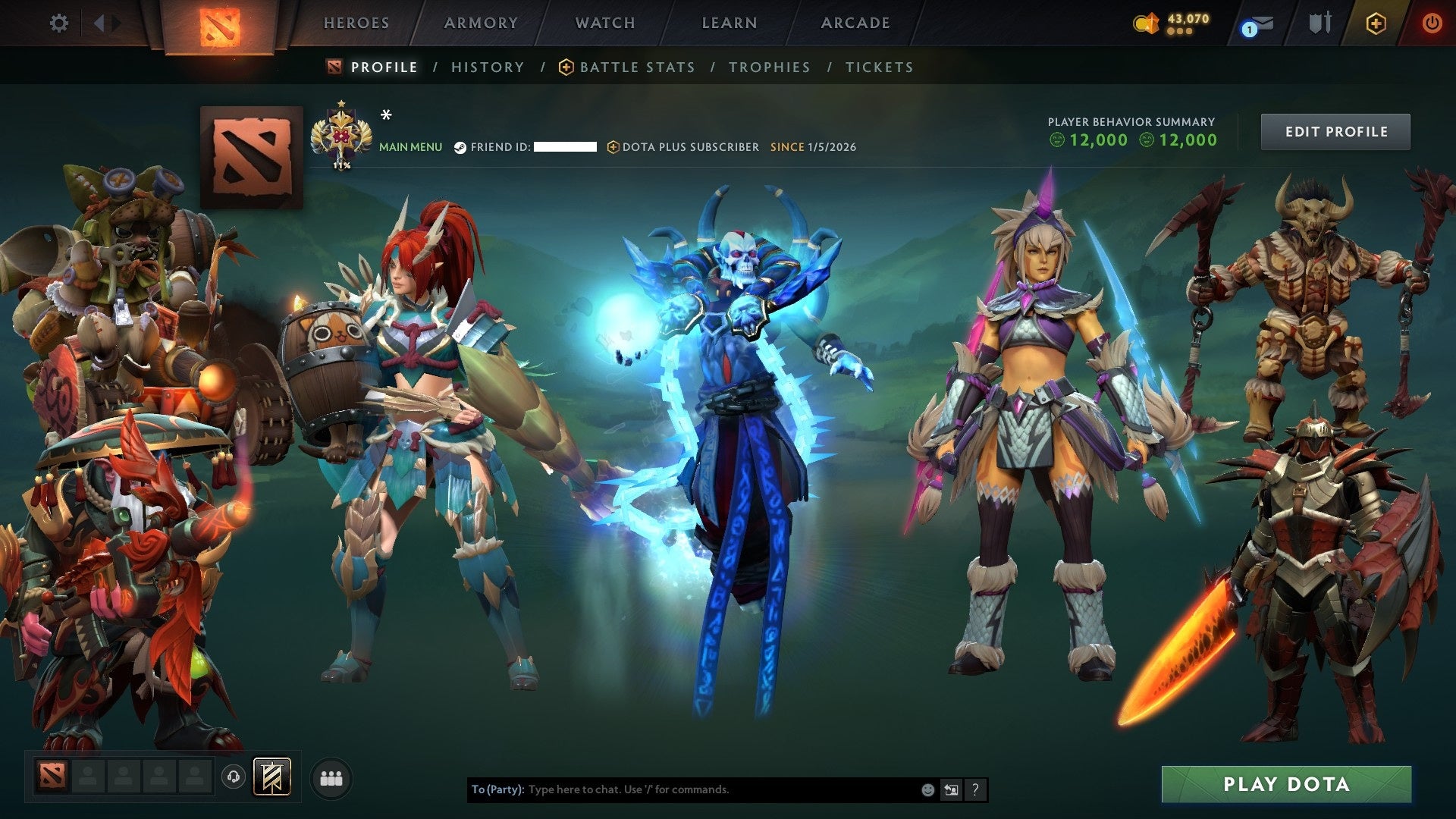Open the friends list with the group icon
The image size is (1456, 819).
[x=331, y=777]
